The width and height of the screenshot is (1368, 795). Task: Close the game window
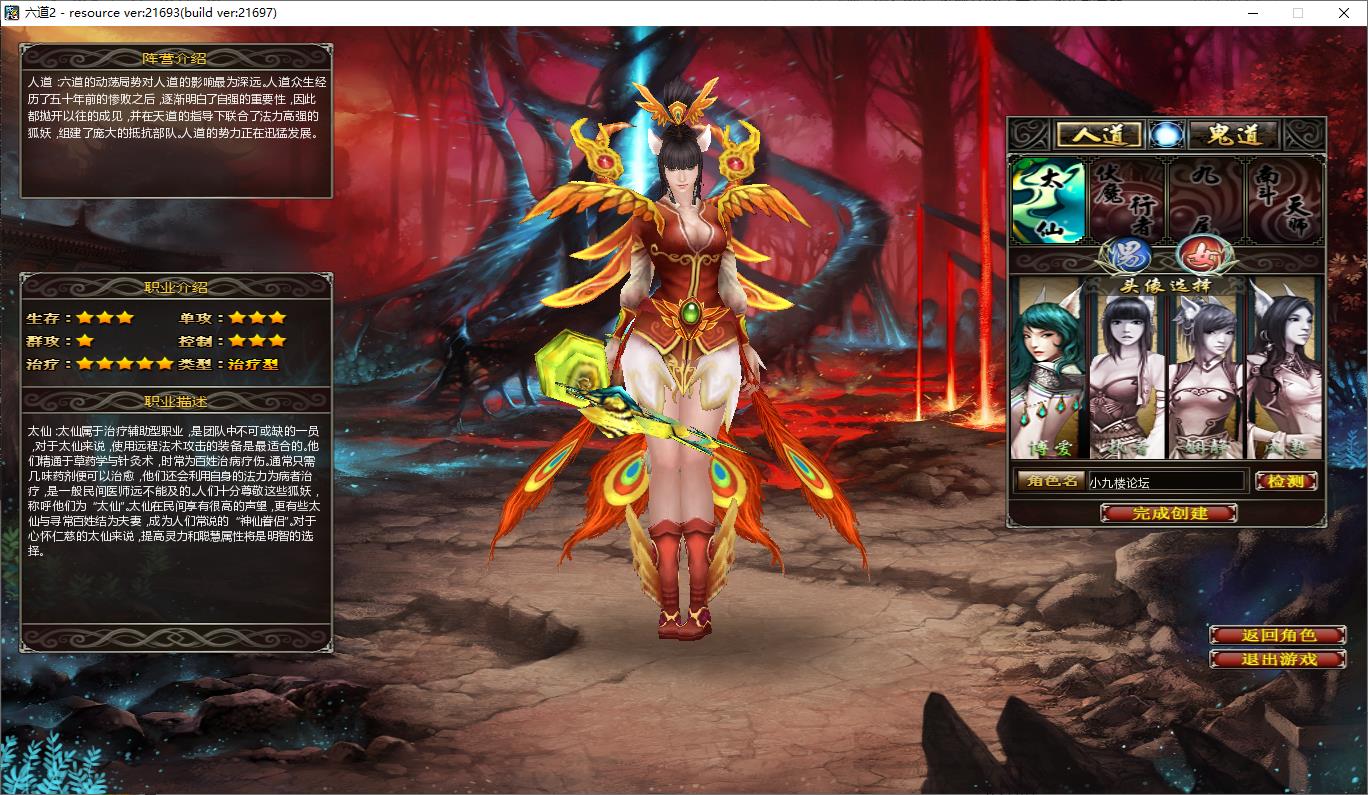(1344, 13)
